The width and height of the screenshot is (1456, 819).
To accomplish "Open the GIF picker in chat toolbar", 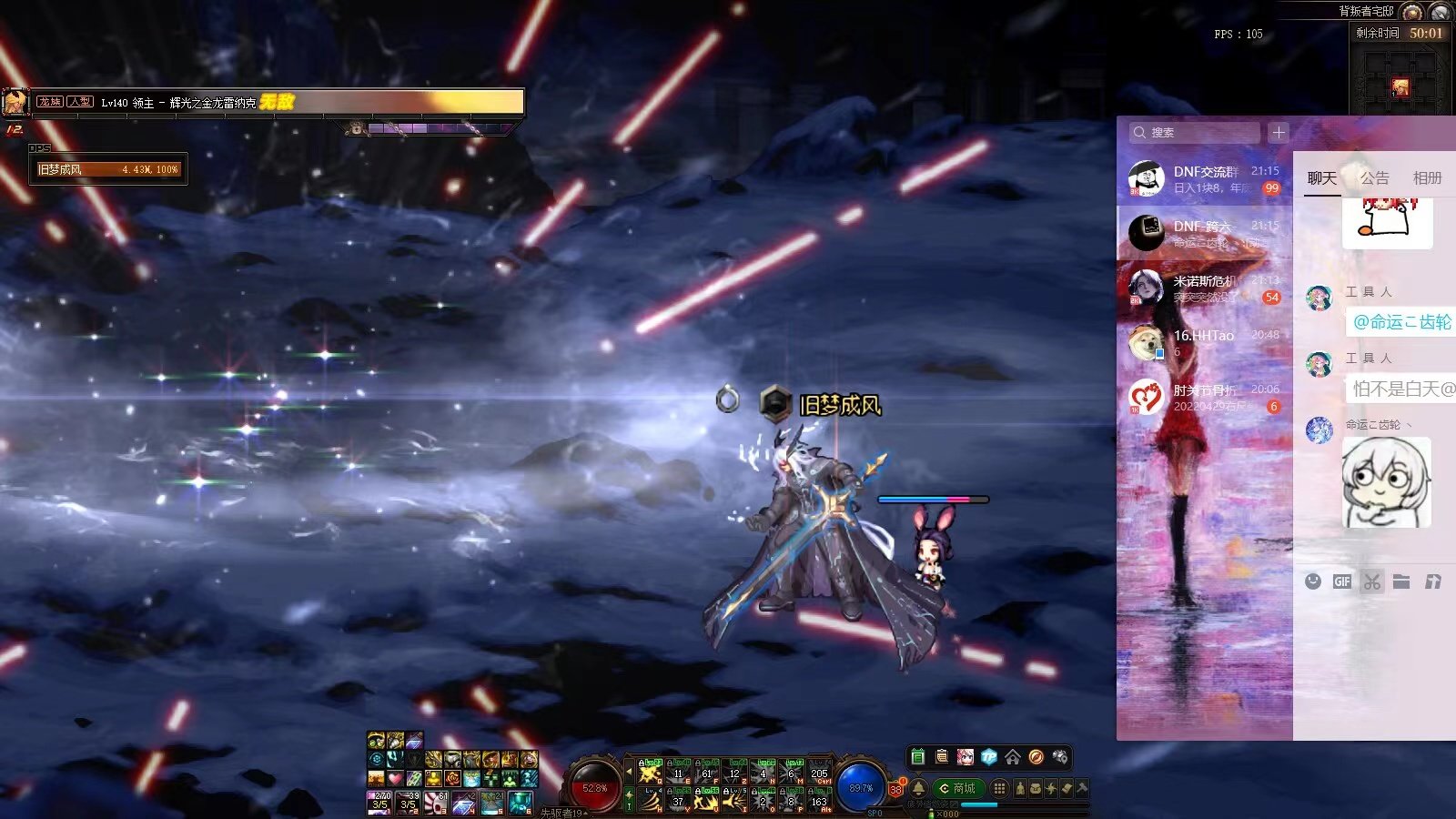I will tap(1342, 581).
